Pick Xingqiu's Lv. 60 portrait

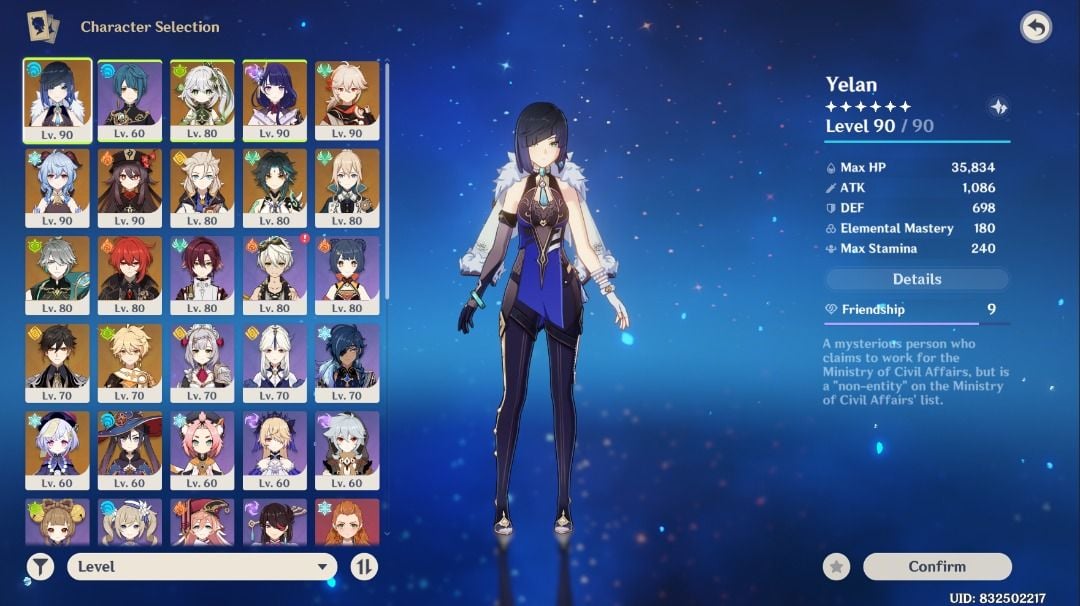(130, 101)
